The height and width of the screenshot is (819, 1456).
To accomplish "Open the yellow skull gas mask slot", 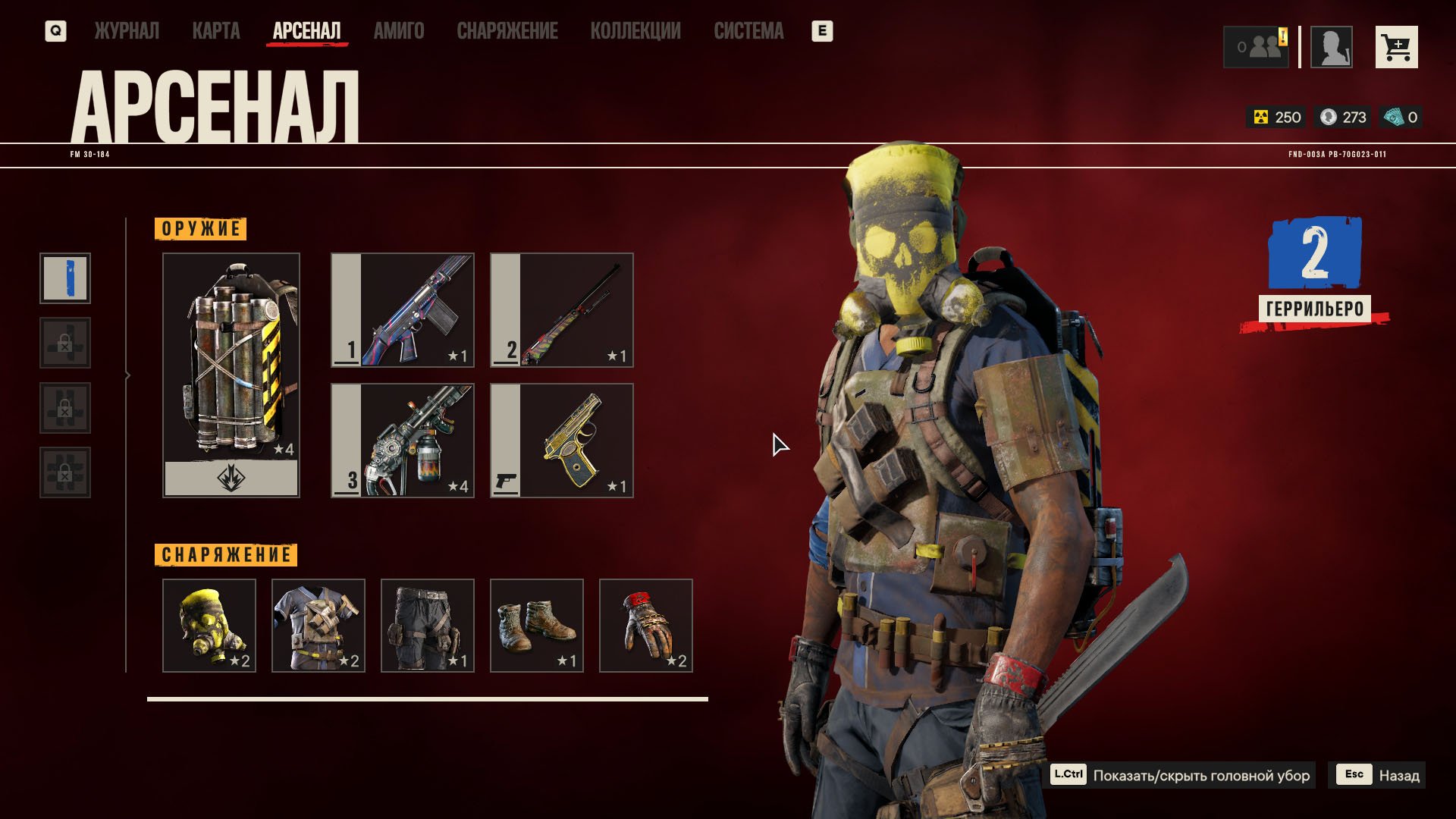I will pos(209,626).
